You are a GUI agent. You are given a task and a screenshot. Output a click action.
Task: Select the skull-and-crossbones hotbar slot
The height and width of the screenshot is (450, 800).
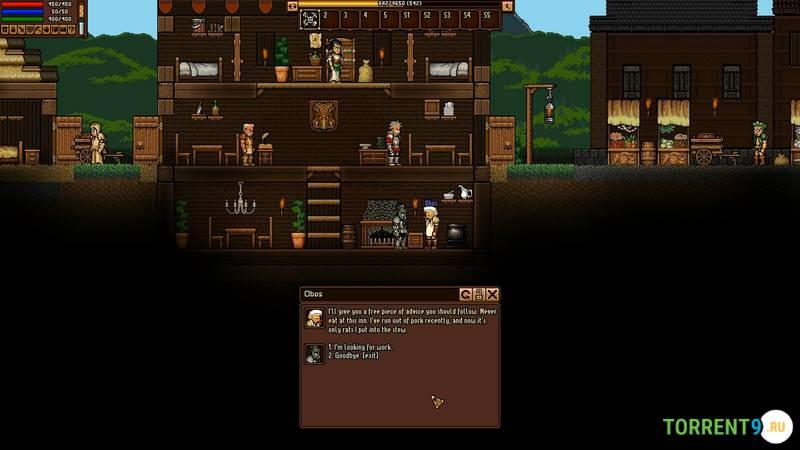click(x=310, y=18)
